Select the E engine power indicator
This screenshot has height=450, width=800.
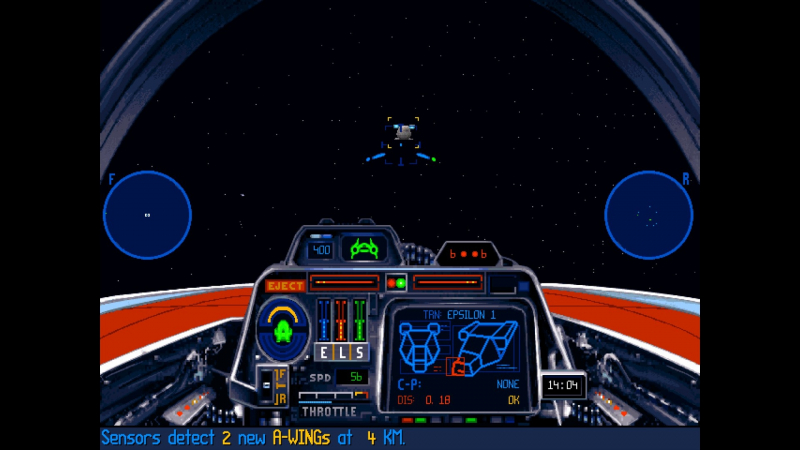pos(323,351)
